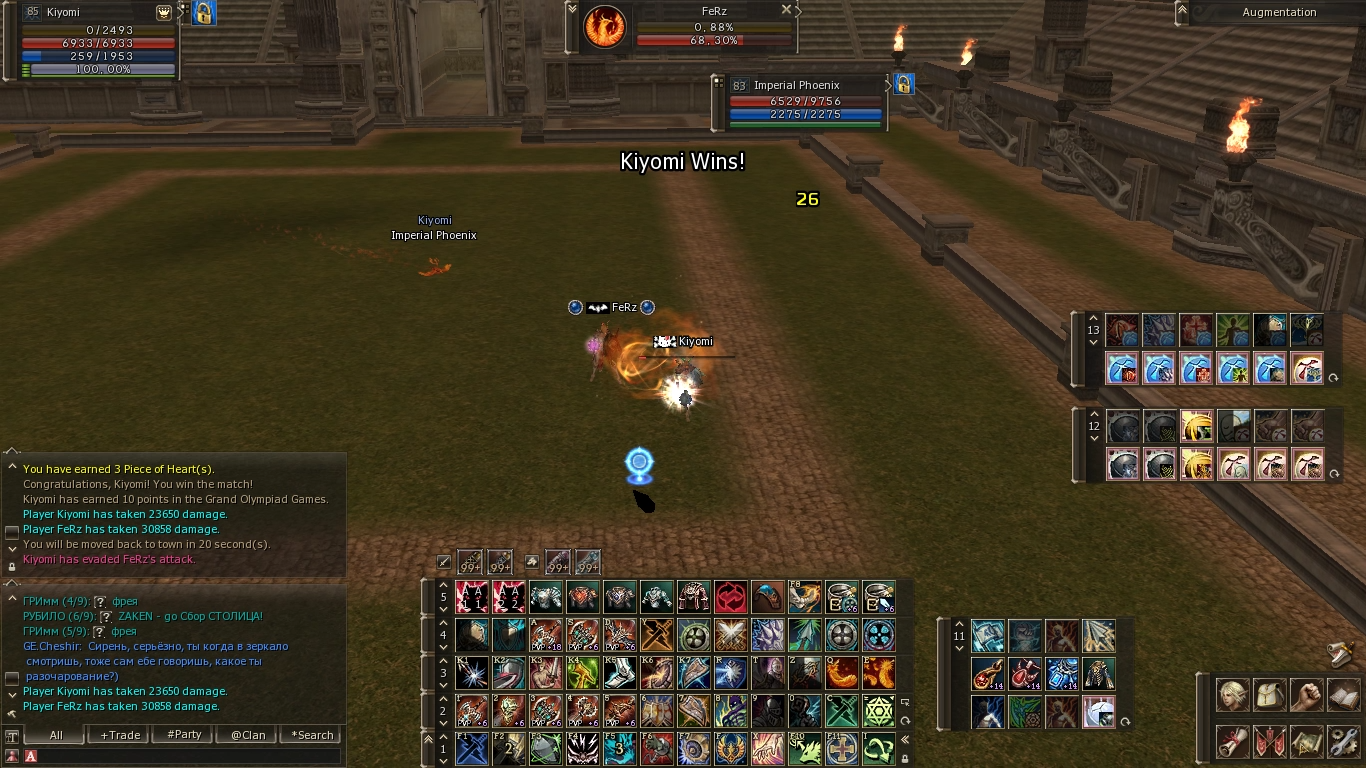1366x768 pixels.
Task: Click the crown icon beside Kiyomi's name
Action: tap(165, 12)
